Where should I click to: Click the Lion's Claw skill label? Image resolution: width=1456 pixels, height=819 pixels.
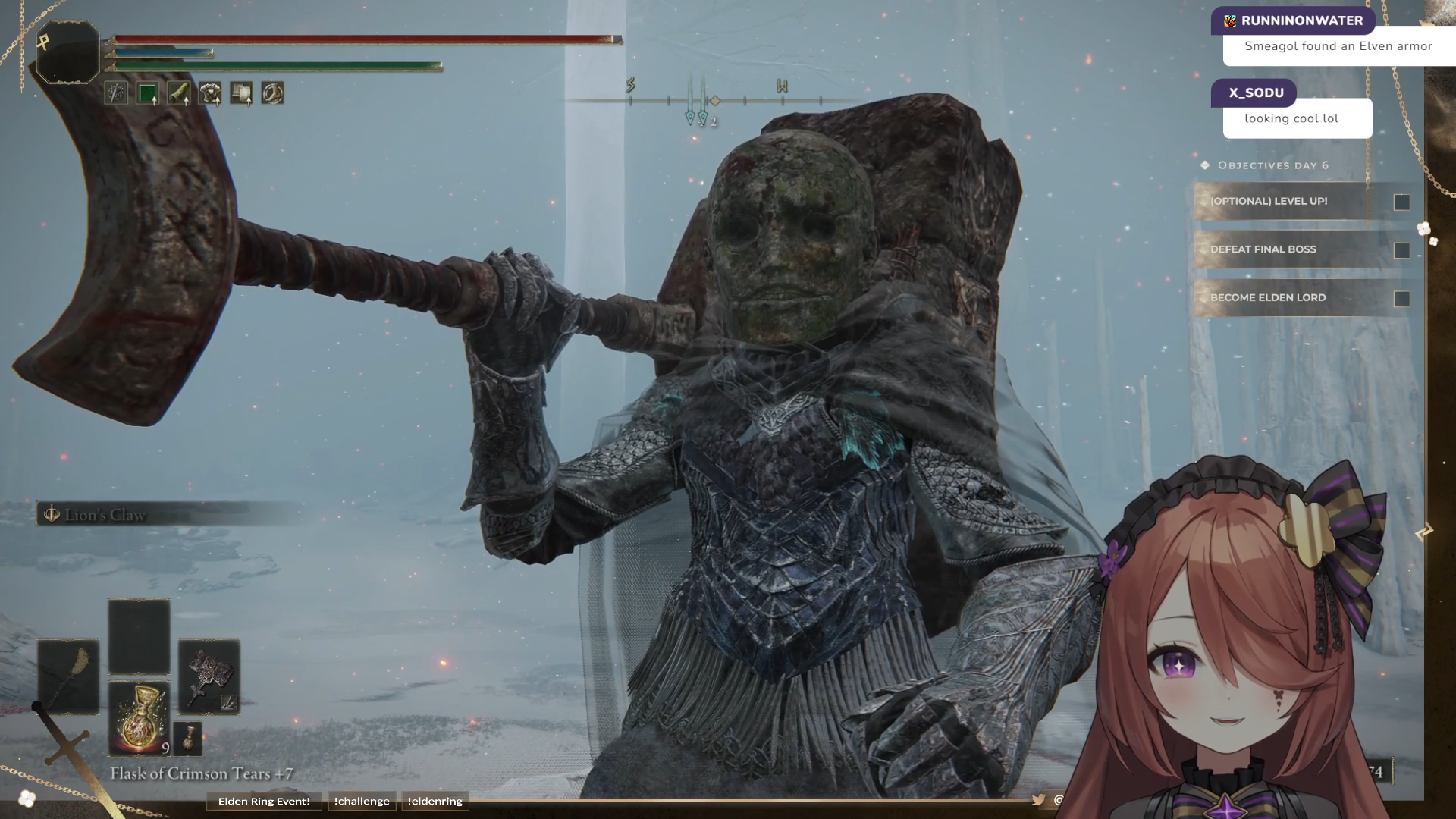(105, 515)
